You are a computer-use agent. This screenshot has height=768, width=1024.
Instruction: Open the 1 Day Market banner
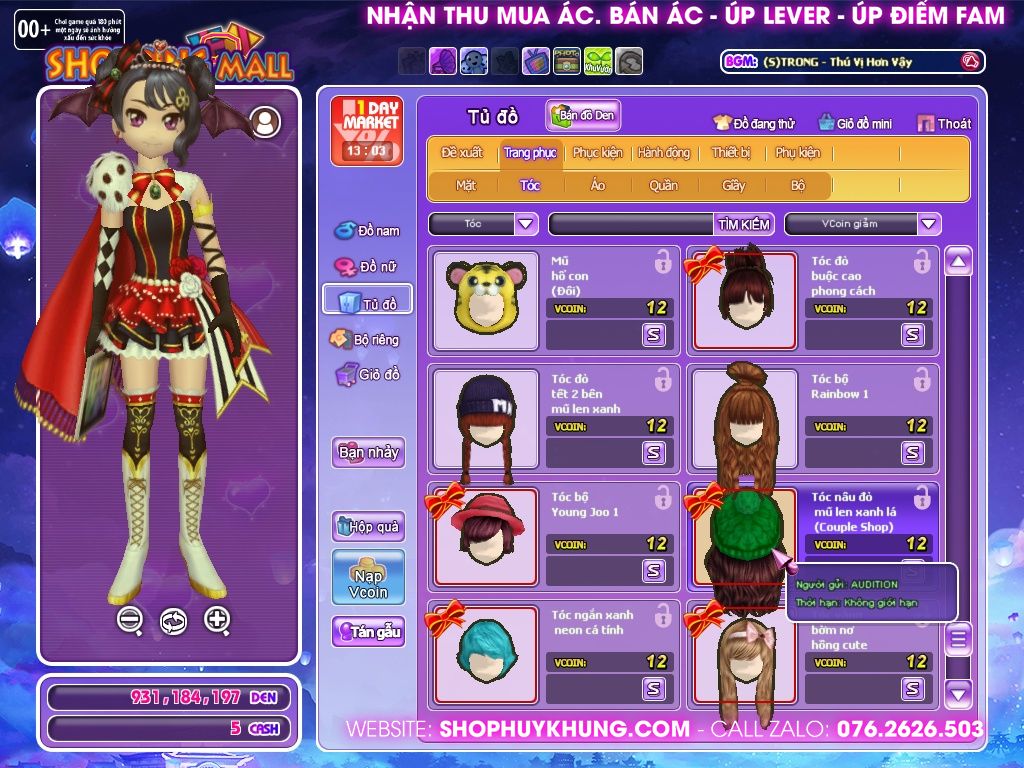click(x=366, y=130)
